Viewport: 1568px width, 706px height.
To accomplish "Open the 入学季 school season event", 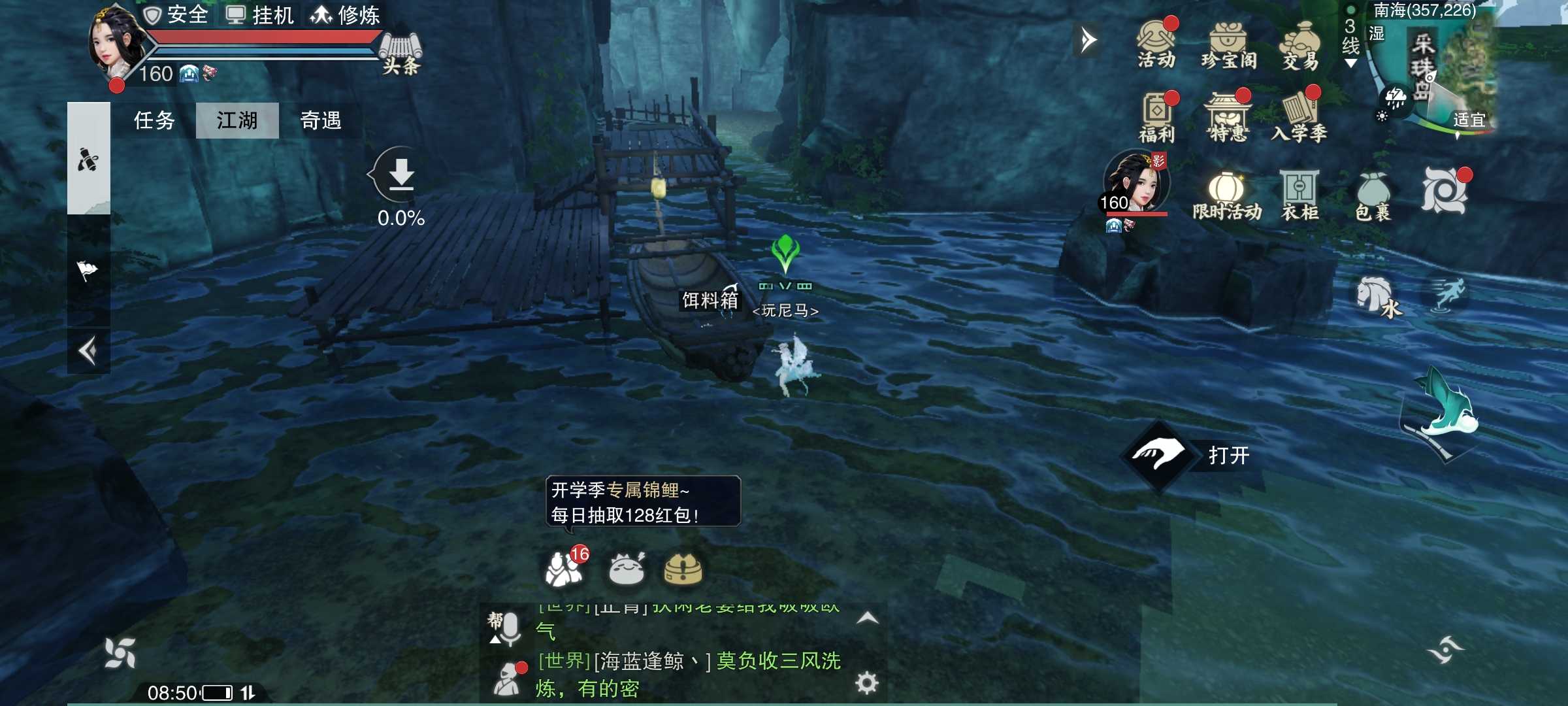I will (x=1299, y=118).
